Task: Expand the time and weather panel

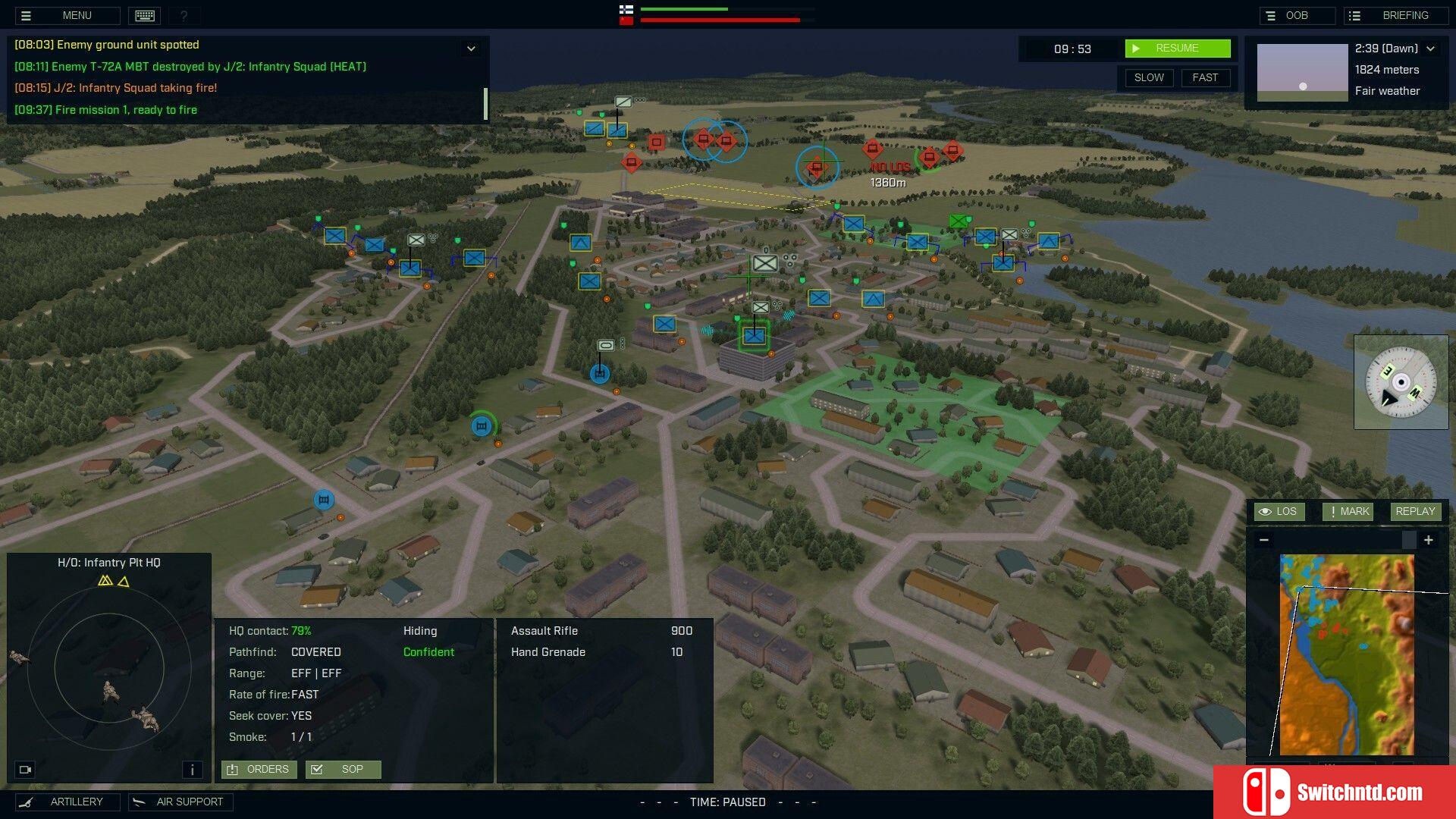Action: pos(1431,49)
